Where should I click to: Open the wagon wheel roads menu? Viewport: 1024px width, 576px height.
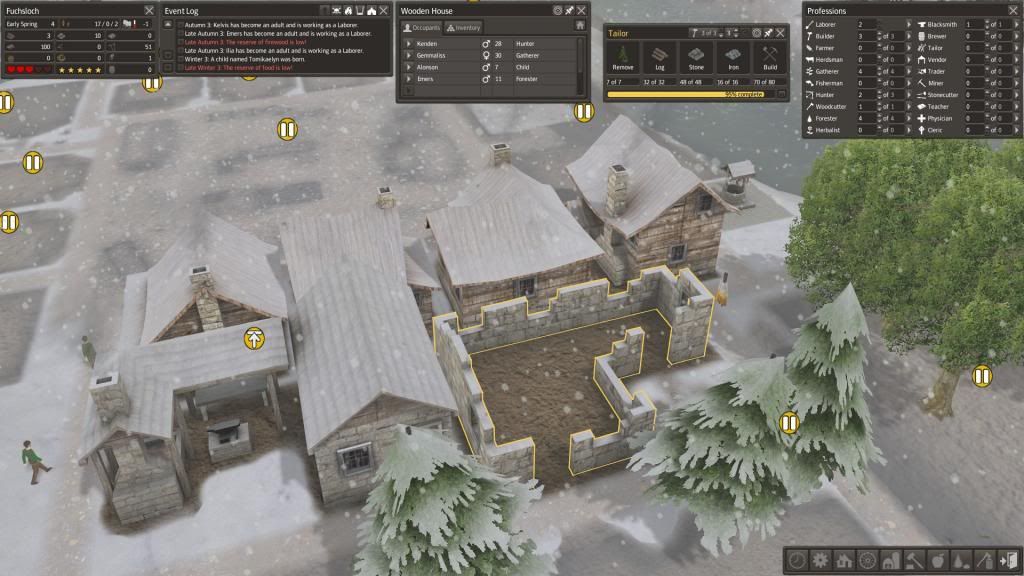pos(868,560)
